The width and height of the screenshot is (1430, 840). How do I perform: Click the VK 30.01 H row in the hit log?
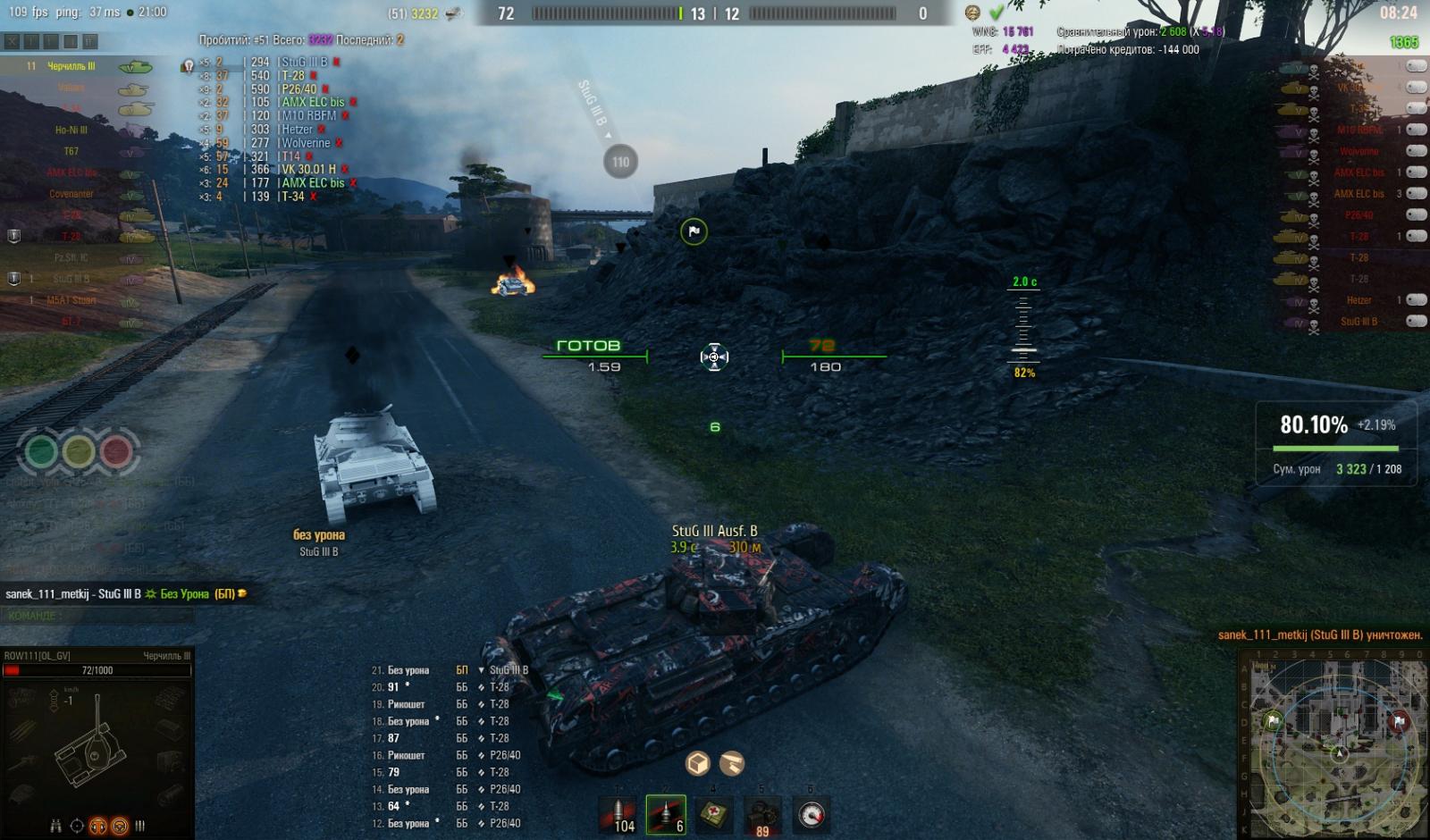click(x=308, y=170)
